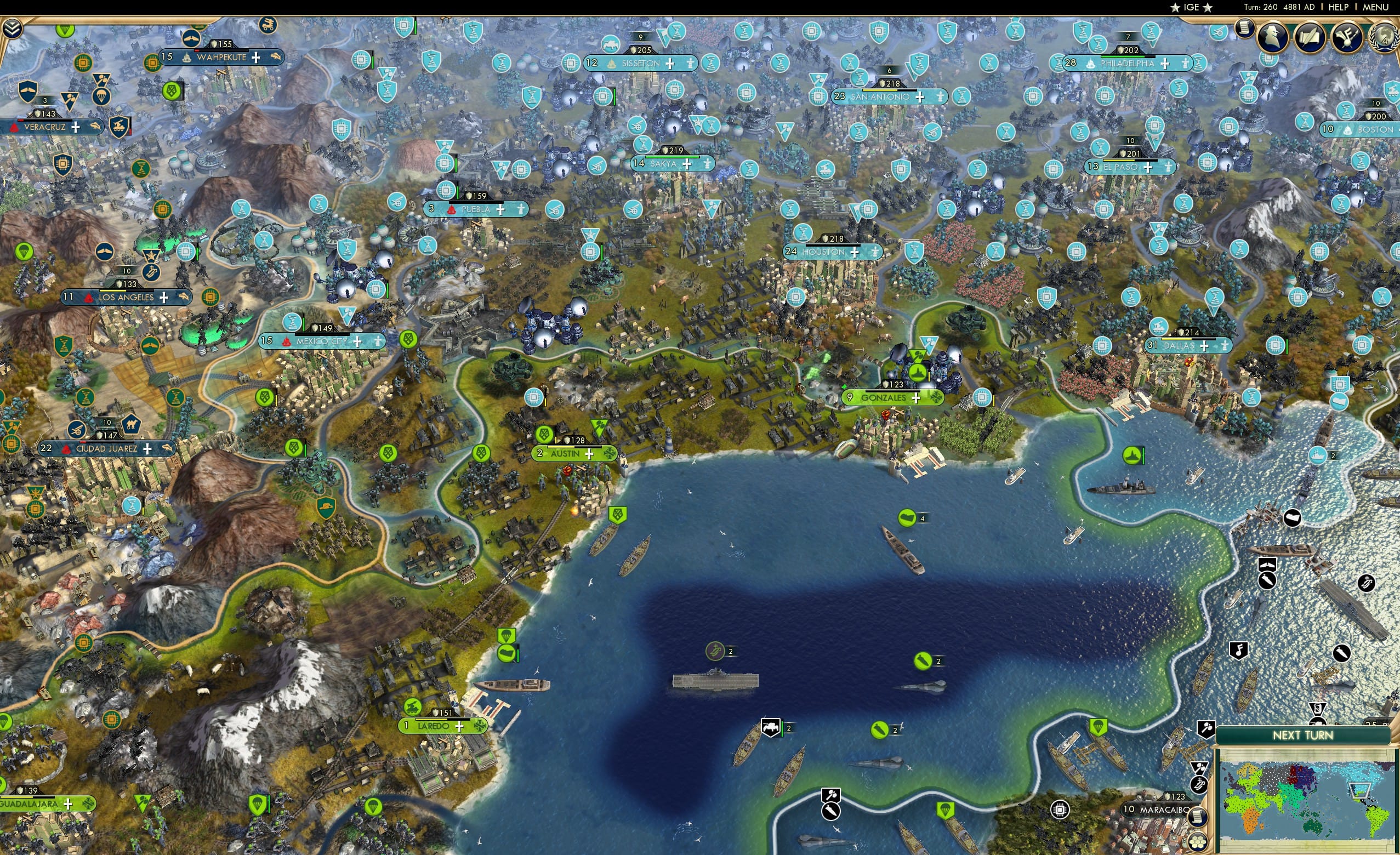Select the green paratrooper unit flag near Maracaibo
The height and width of the screenshot is (855, 1400).
(x=947, y=811)
